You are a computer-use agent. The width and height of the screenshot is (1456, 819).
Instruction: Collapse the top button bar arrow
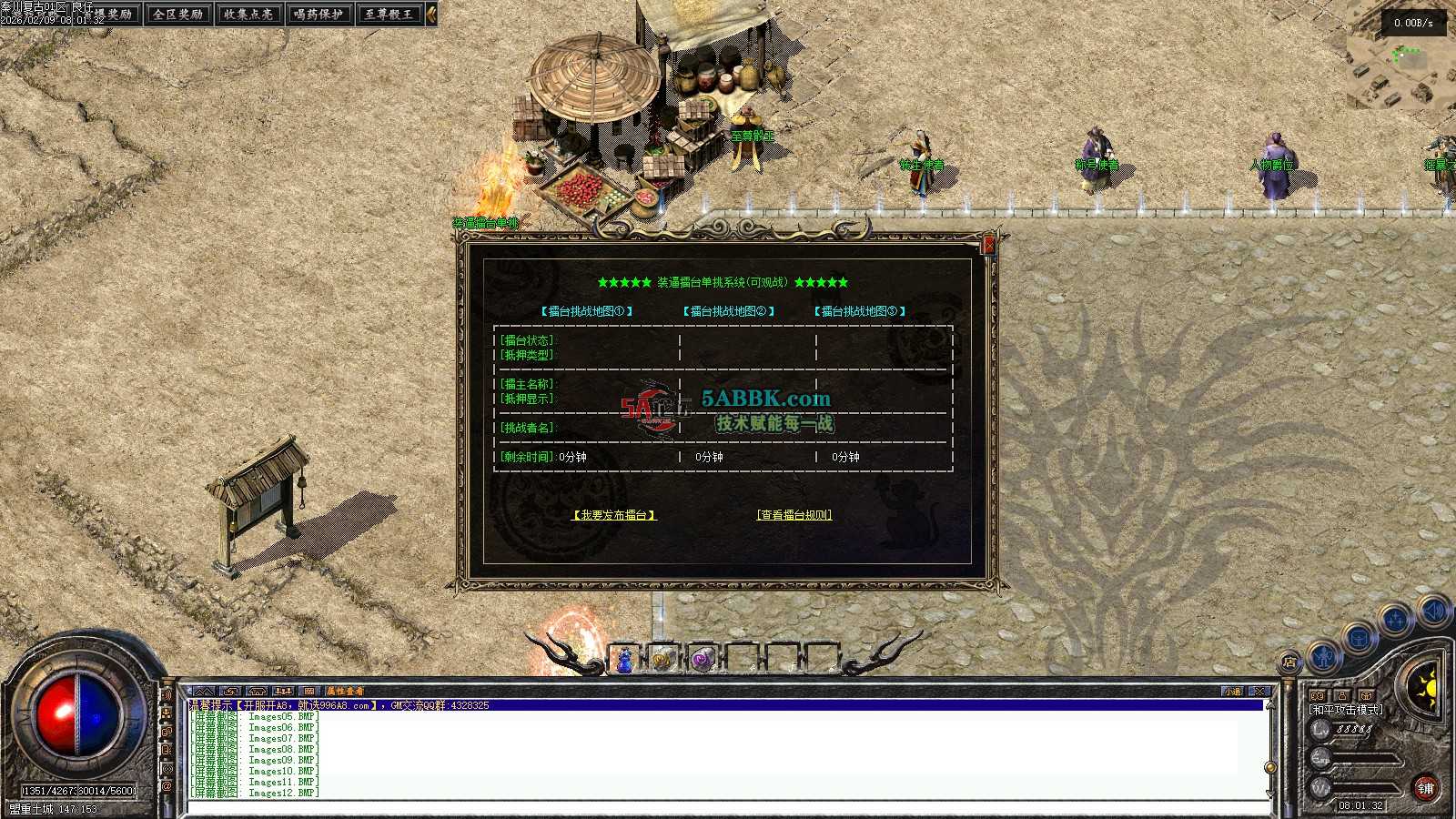click(431, 14)
